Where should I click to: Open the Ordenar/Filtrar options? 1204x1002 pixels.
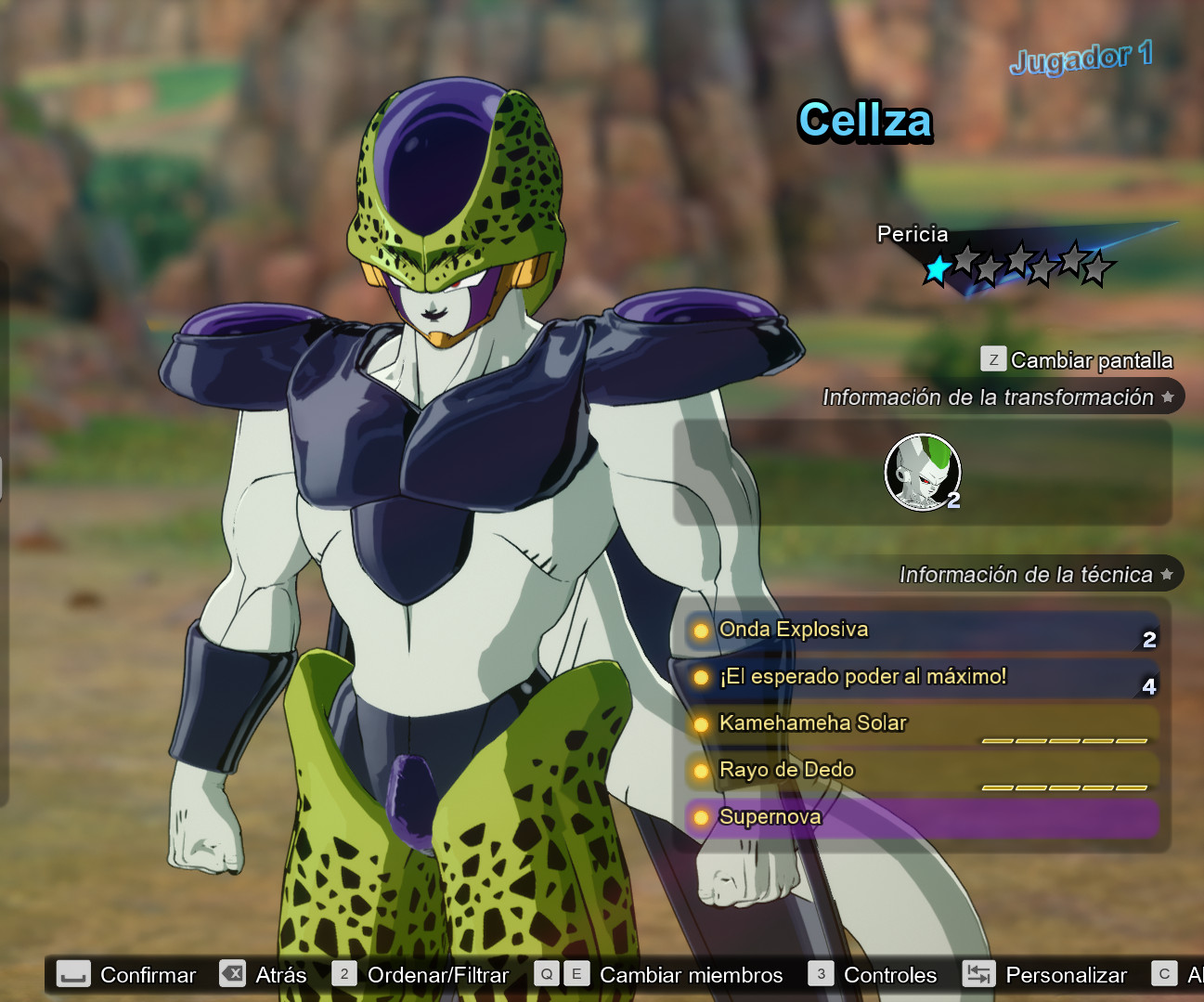click(x=436, y=974)
